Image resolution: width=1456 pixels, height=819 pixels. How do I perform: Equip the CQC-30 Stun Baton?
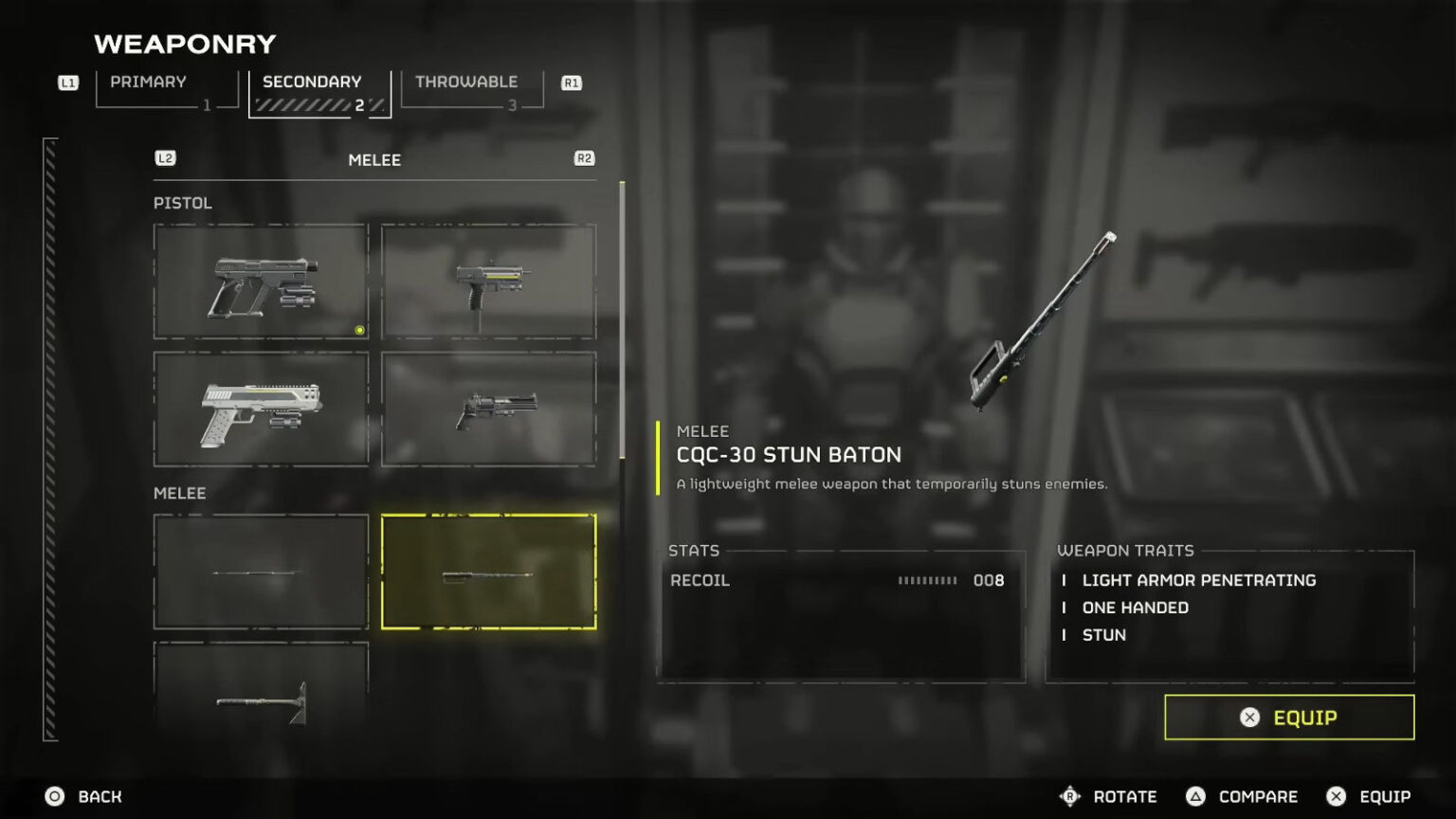click(1288, 718)
